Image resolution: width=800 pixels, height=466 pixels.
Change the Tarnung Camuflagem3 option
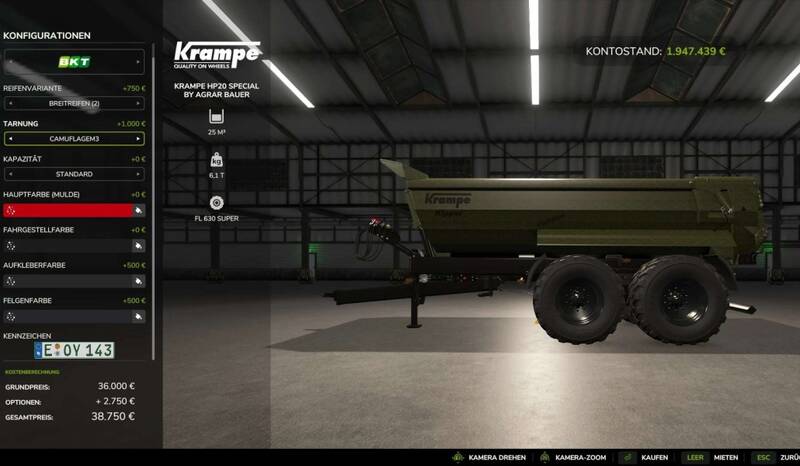coord(74,139)
